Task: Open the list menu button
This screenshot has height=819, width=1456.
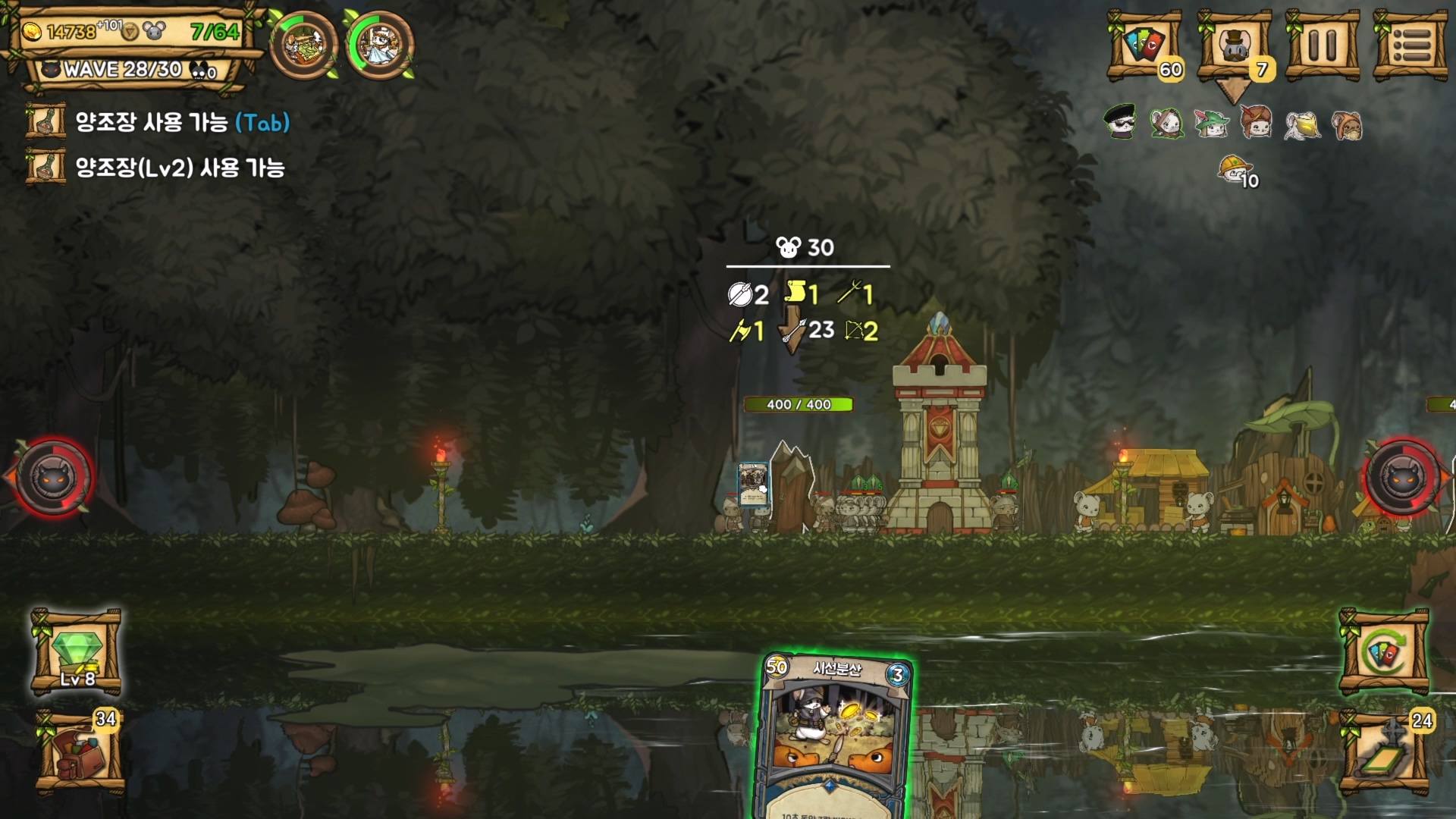Action: click(1411, 45)
